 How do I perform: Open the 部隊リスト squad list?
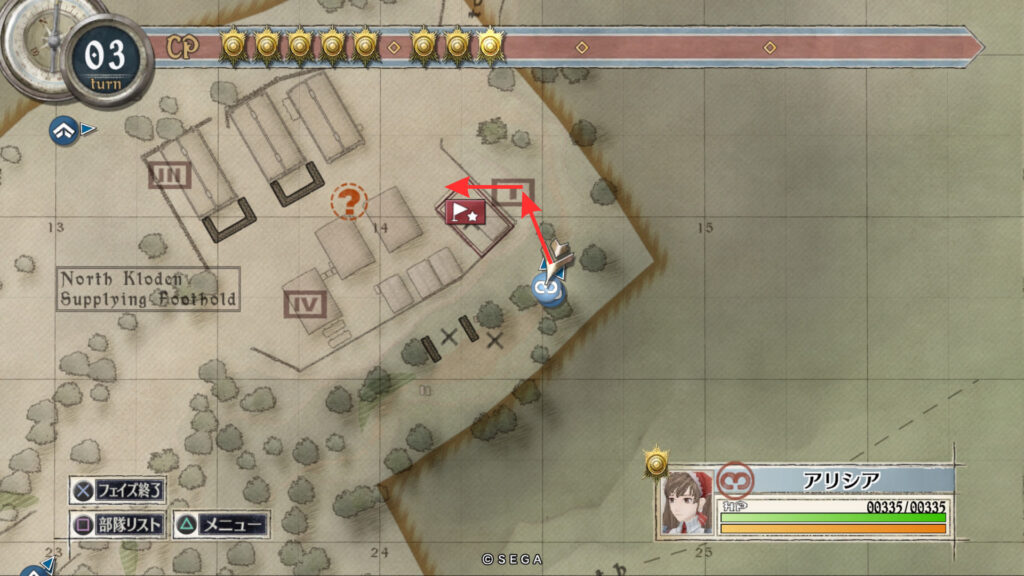click(x=118, y=525)
